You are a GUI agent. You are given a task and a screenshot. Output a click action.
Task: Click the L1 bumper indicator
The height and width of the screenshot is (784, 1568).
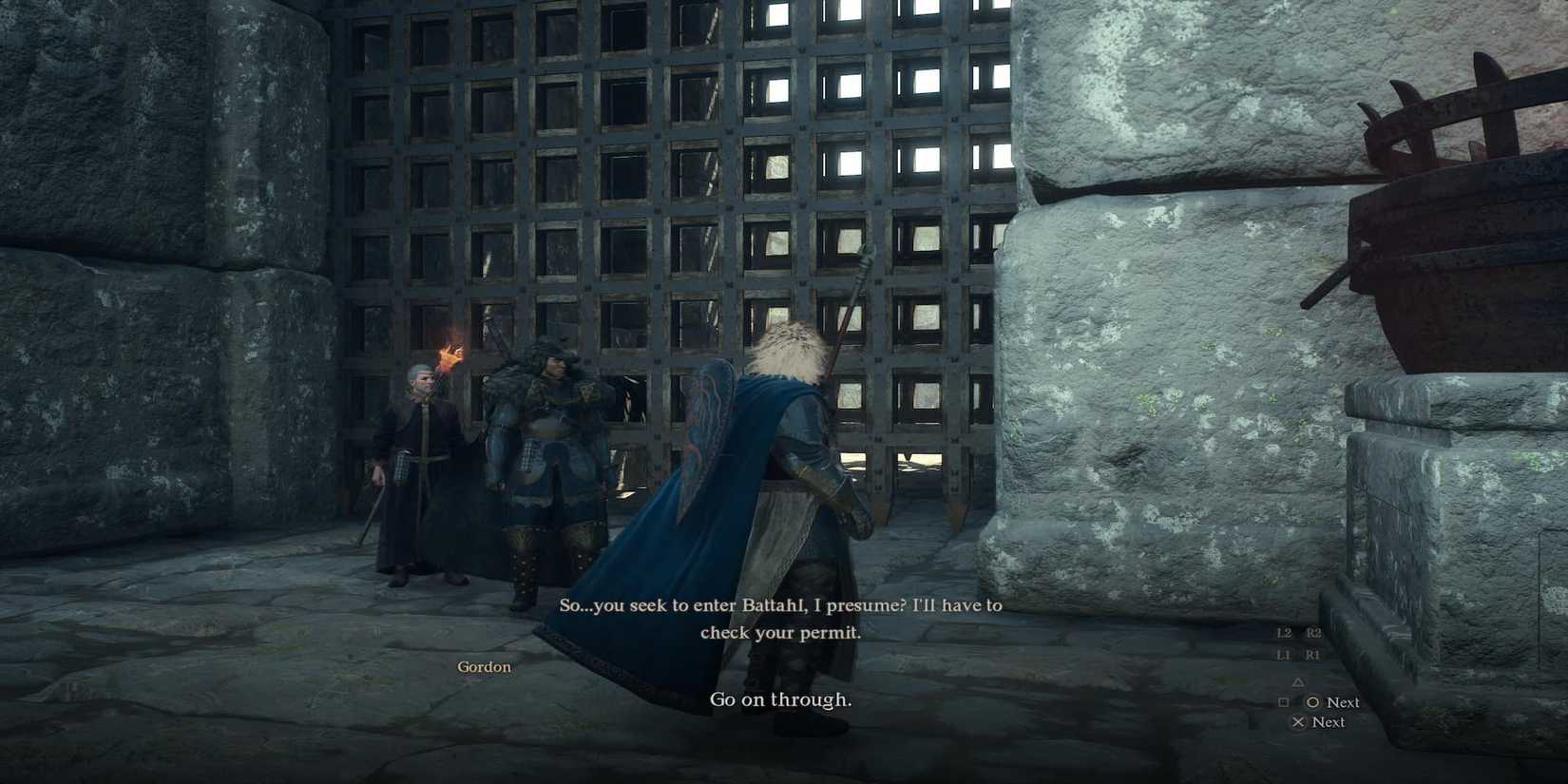click(1286, 654)
